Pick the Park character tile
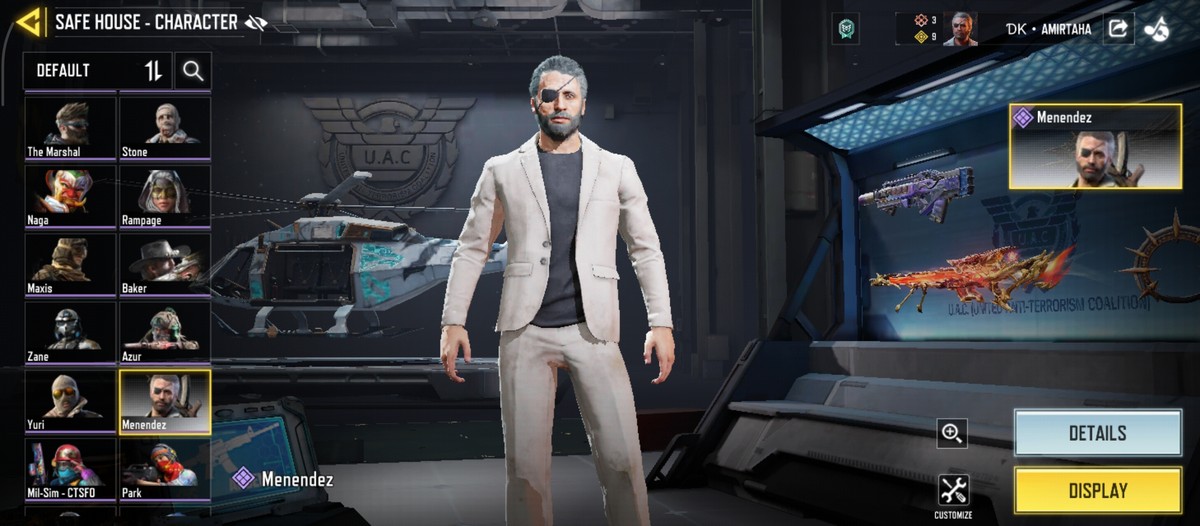This screenshot has height=526, width=1200. click(165, 468)
